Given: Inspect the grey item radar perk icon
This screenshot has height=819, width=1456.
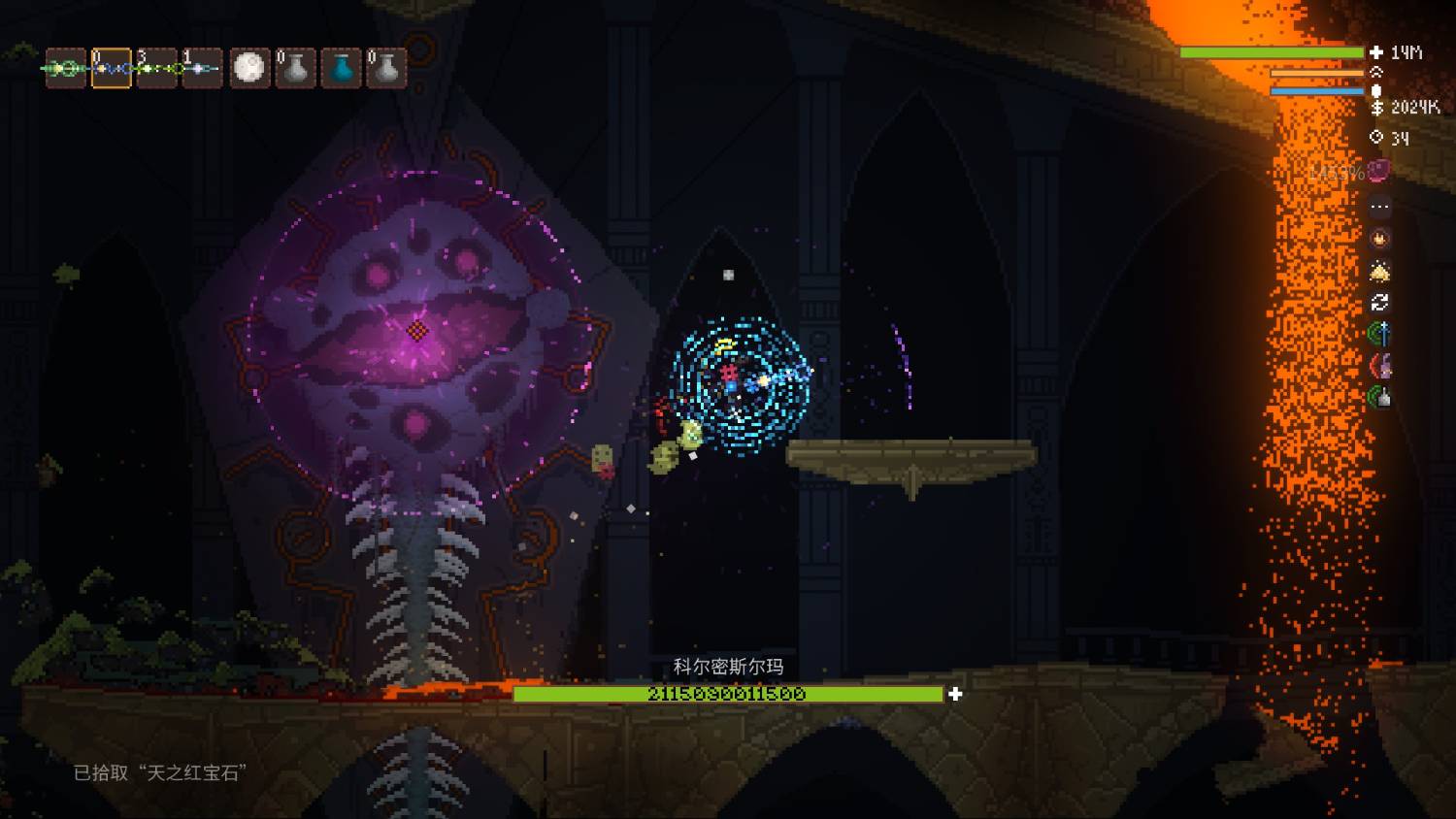Looking at the screenshot, I should coord(1379,397).
